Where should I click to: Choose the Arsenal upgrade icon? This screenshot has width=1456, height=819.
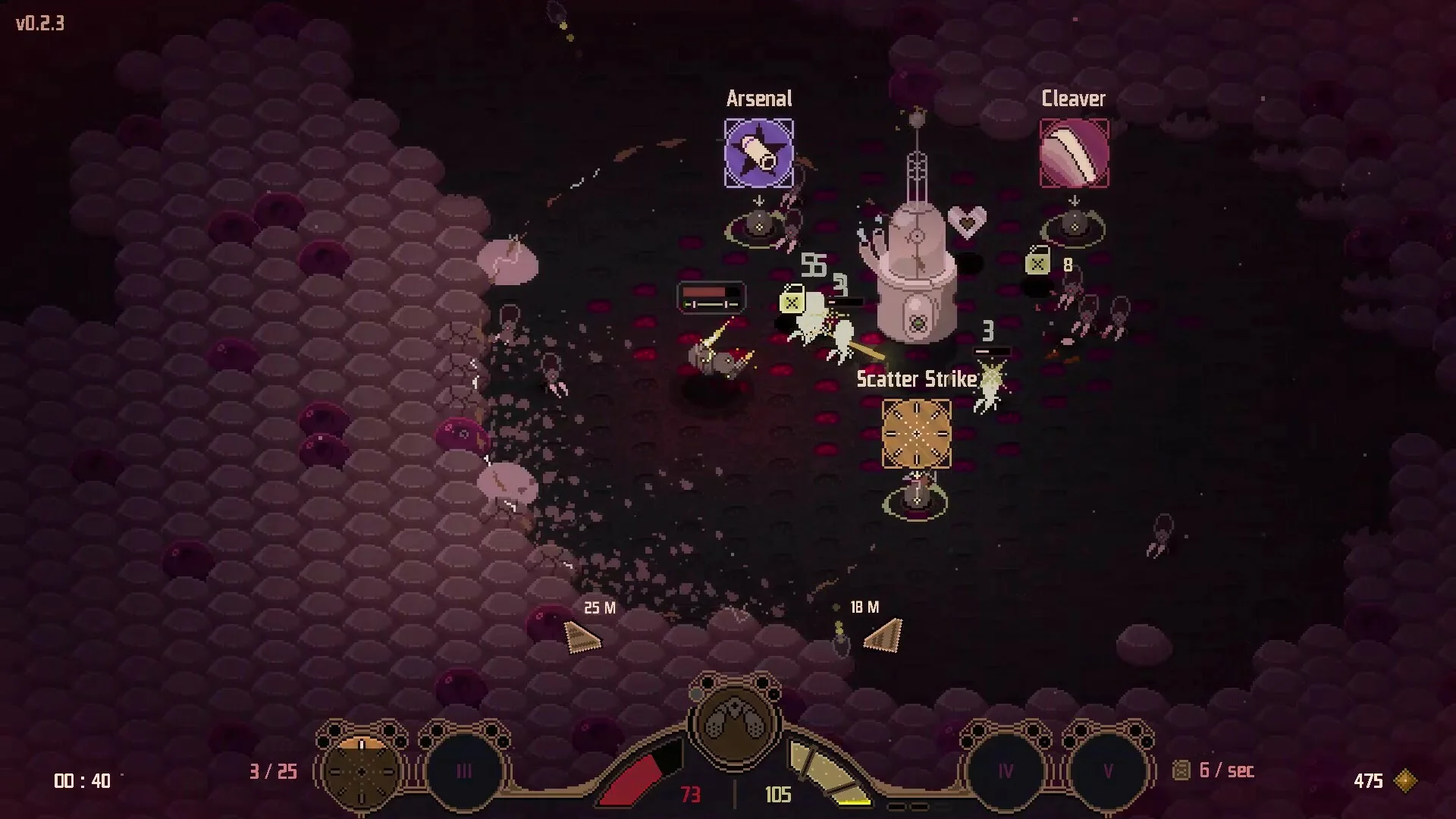(759, 153)
